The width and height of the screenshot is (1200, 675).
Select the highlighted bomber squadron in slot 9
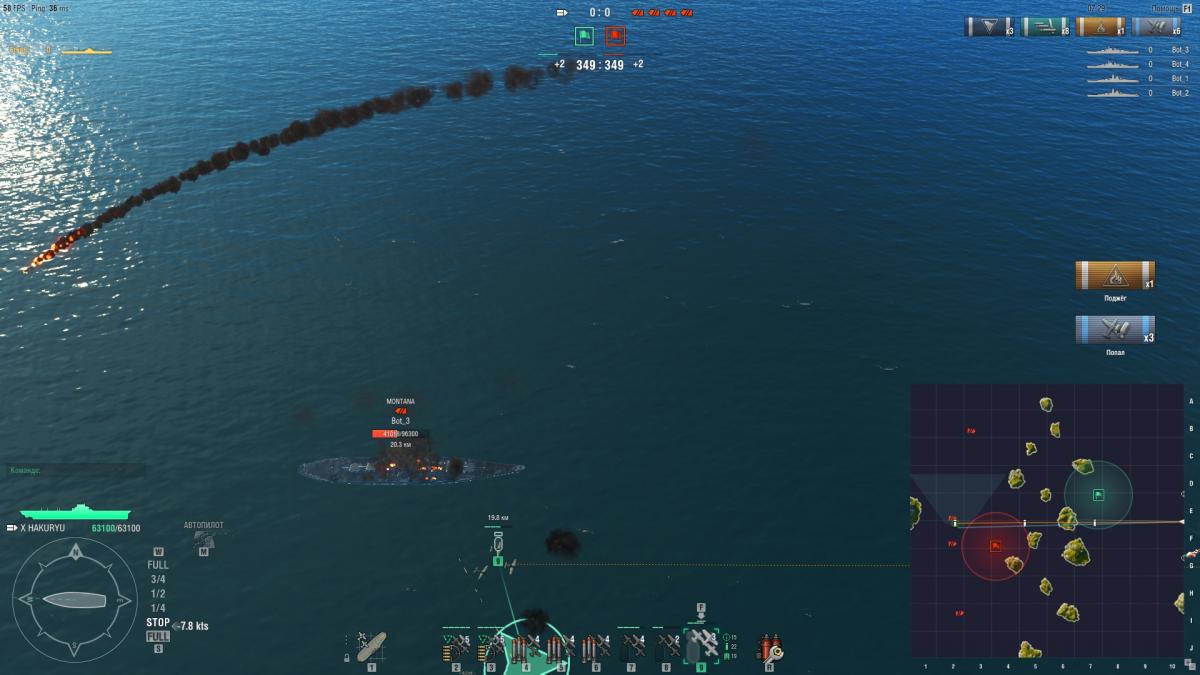(701, 647)
